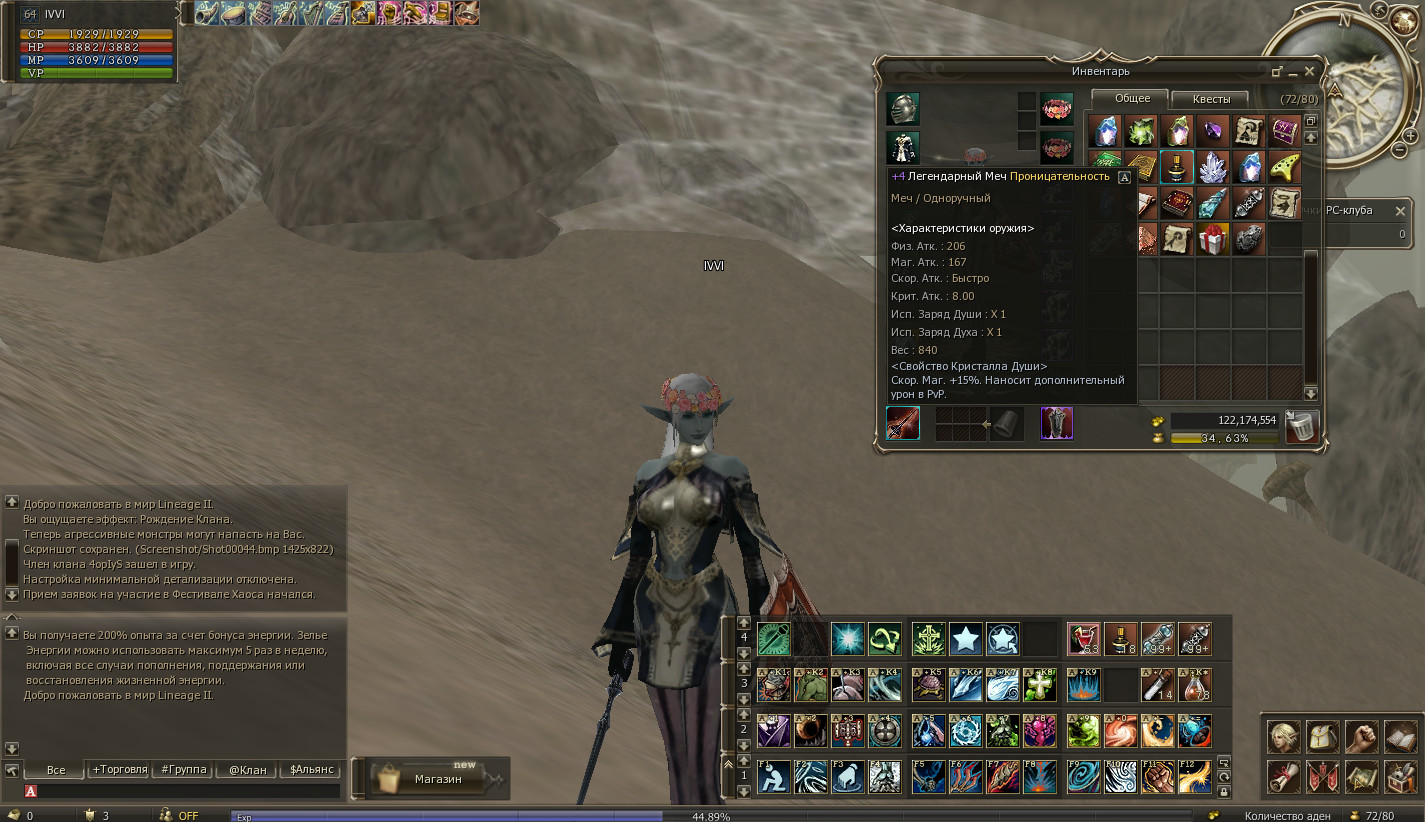Open the Магазин shop button
The width and height of the screenshot is (1425, 822).
pyautogui.click(x=430, y=779)
